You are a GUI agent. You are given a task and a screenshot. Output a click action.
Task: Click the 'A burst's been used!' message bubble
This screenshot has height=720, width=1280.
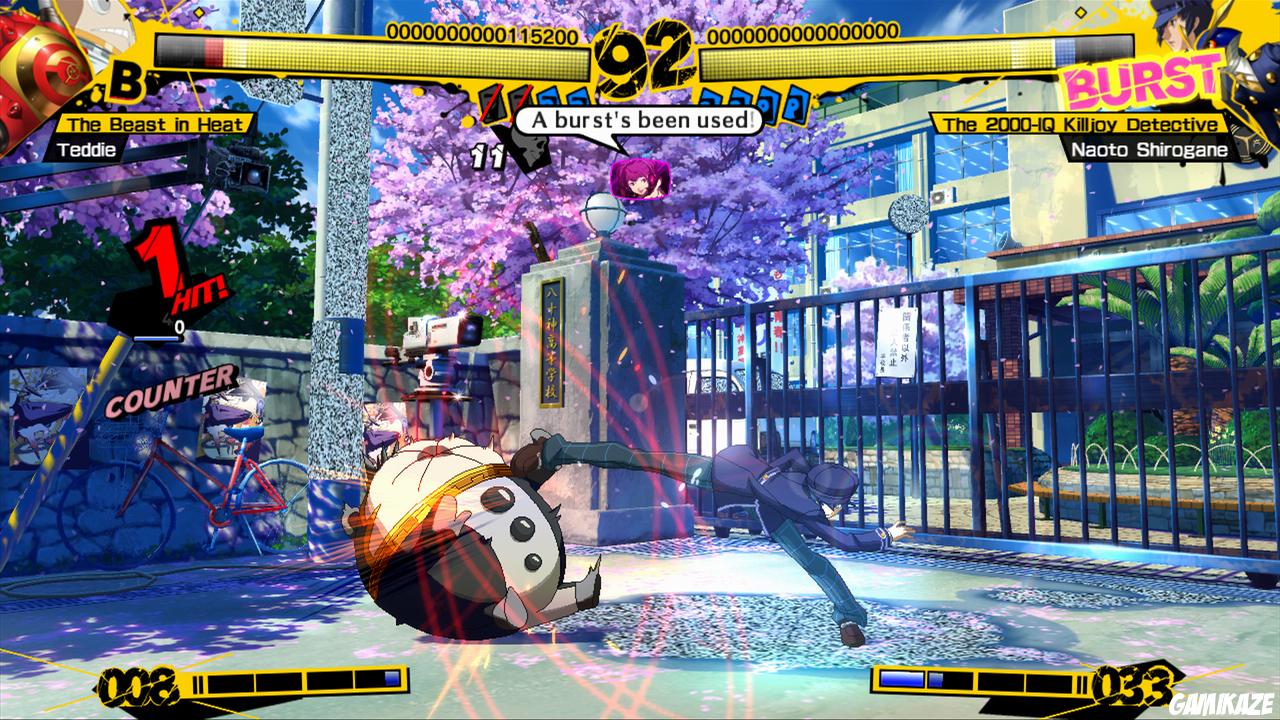pyautogui.click(x=640, y=120)
